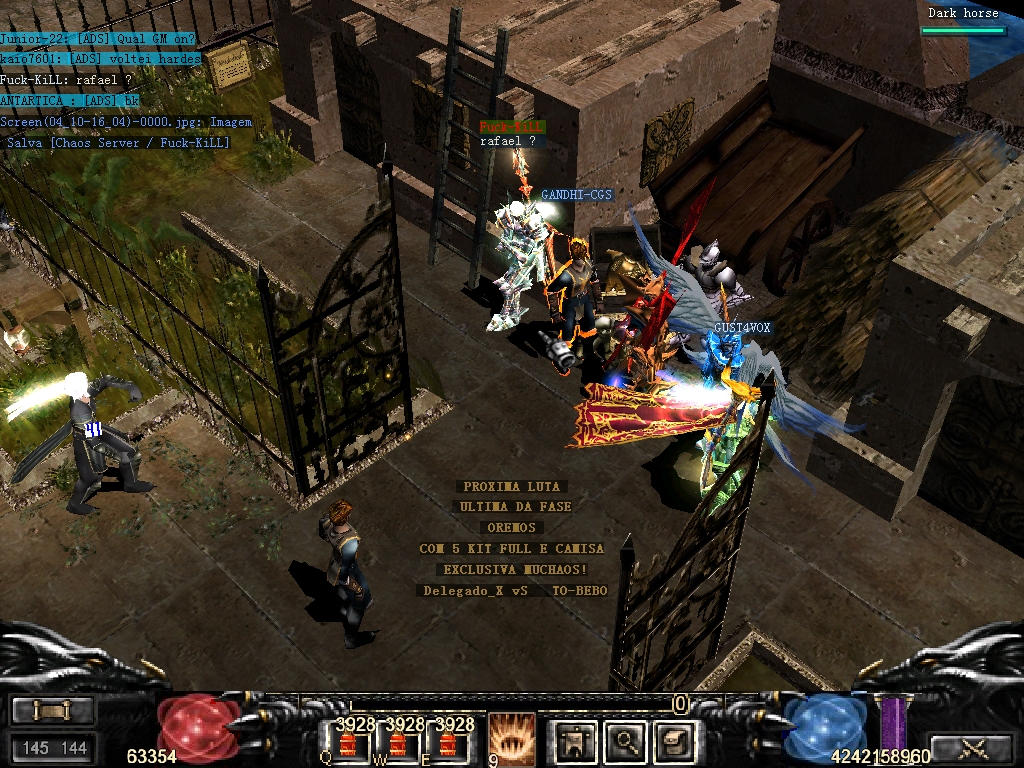Activate the fiery burst skill icon
Viewport: 1024px width, 768px height.
point(510,738)
